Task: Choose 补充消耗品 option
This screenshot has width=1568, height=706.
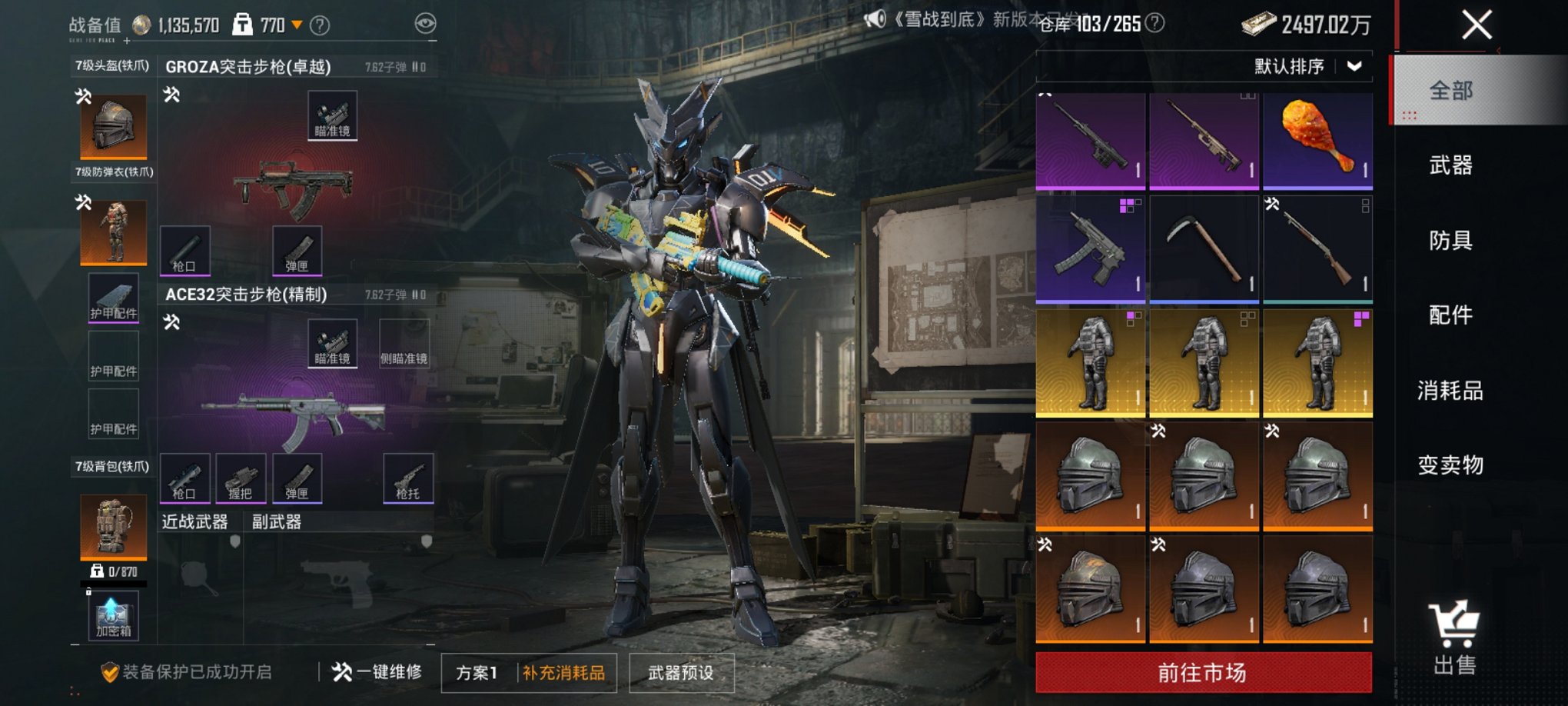Action: click(564, 673)
